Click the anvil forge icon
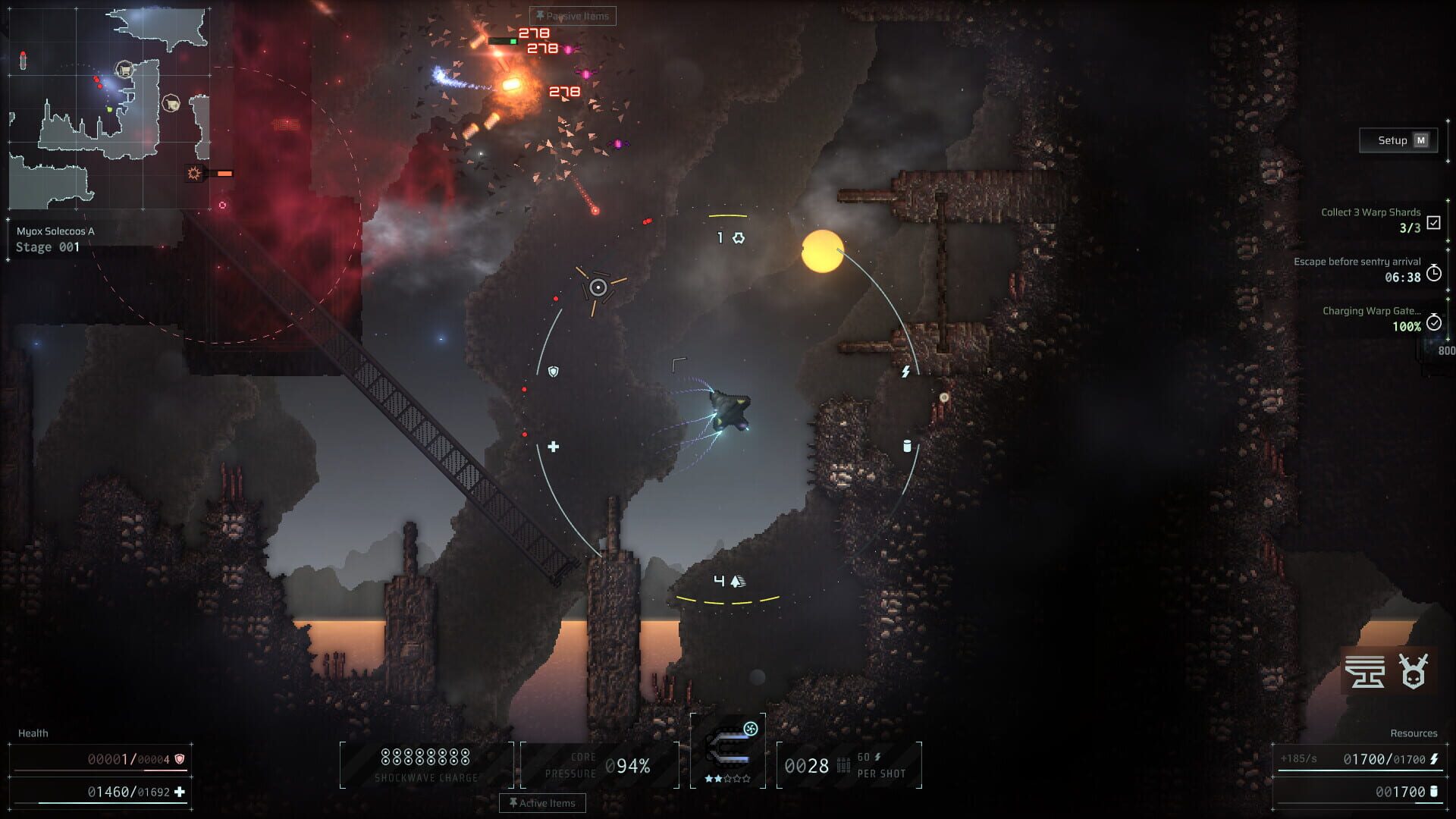The height and width of the screenshot is (819, 1456). [1365, 671]
